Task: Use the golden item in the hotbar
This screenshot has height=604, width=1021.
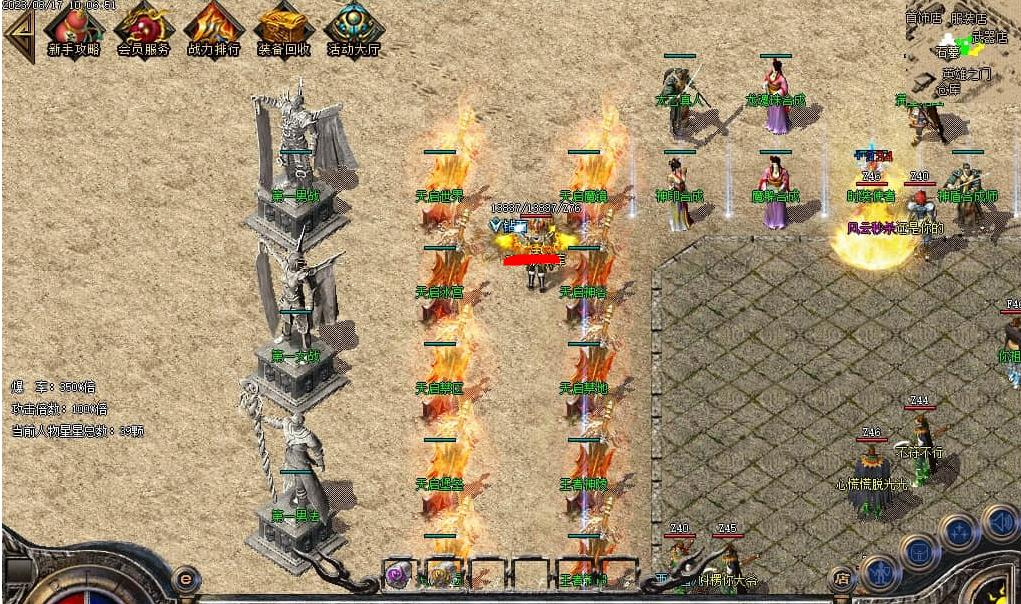Action: click(x=441, y=574)
